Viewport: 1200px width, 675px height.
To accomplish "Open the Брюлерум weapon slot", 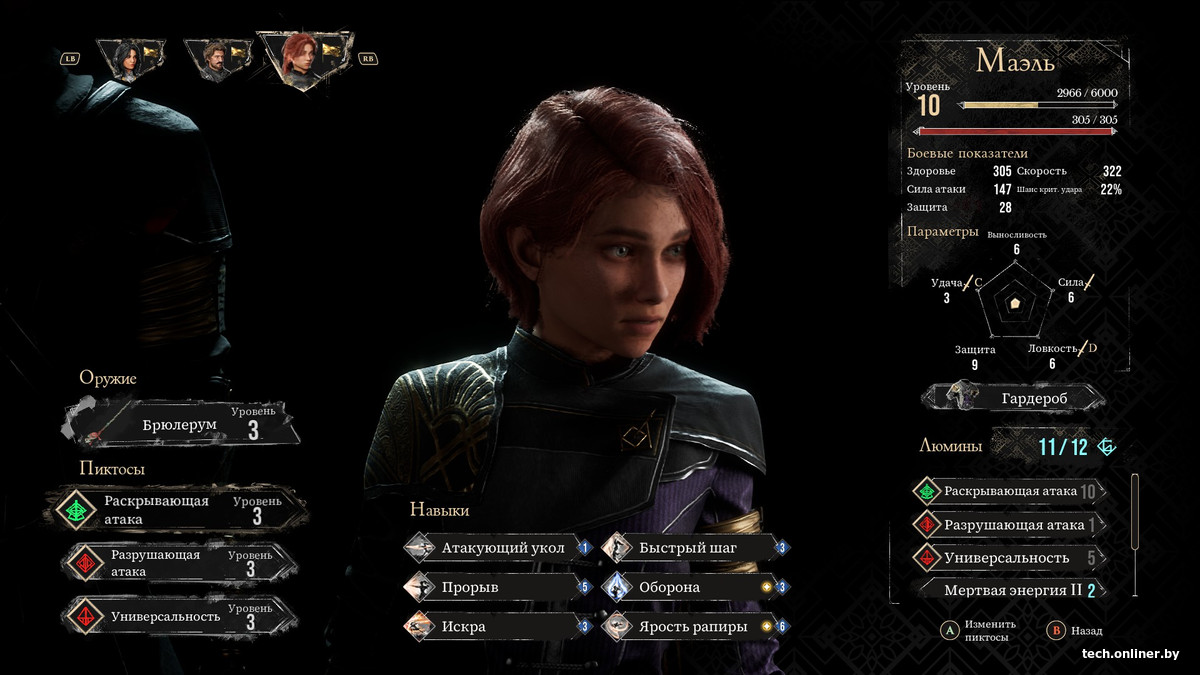I will tap(180, 424).
